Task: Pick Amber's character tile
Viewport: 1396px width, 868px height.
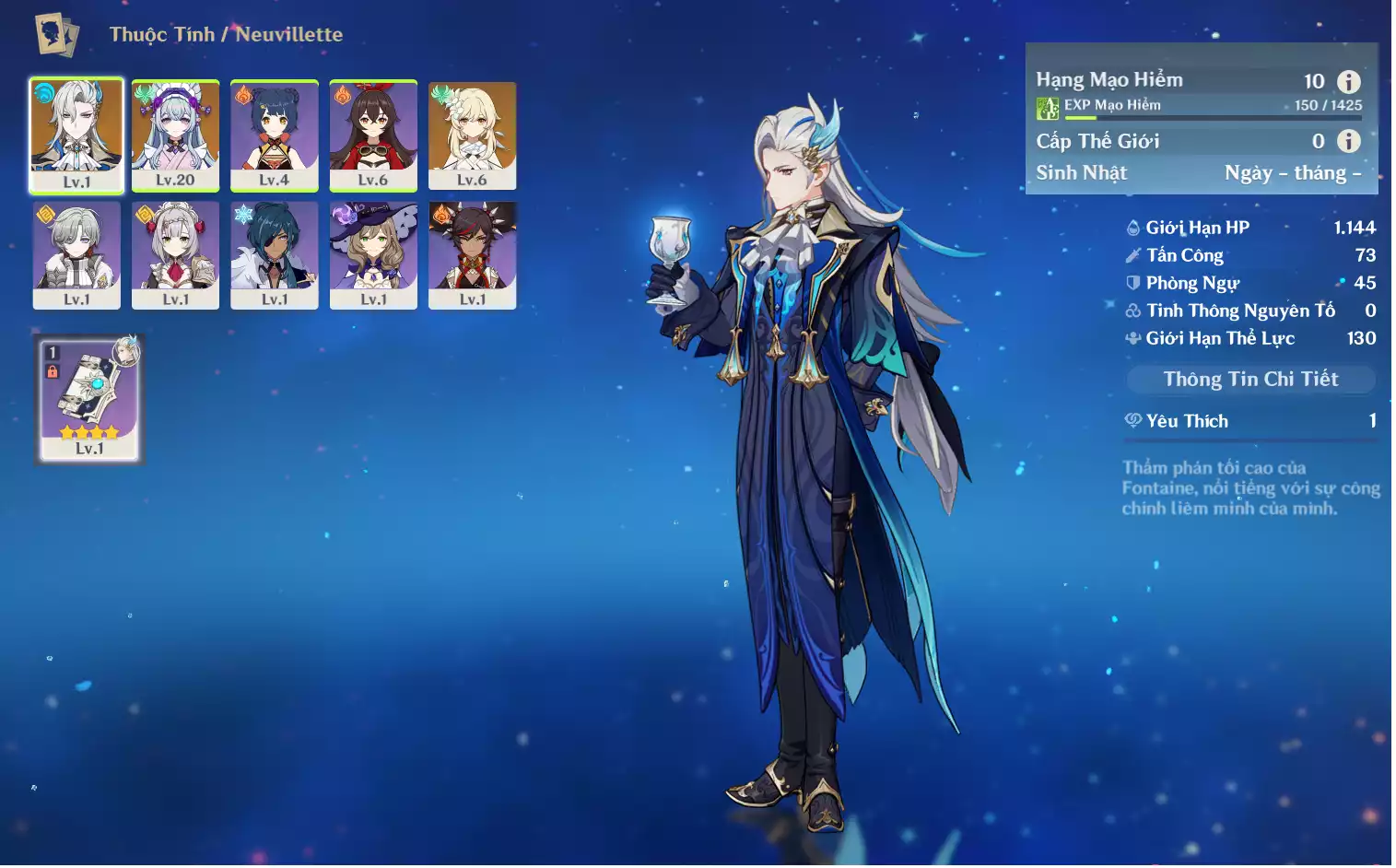Action: [373, 135]
